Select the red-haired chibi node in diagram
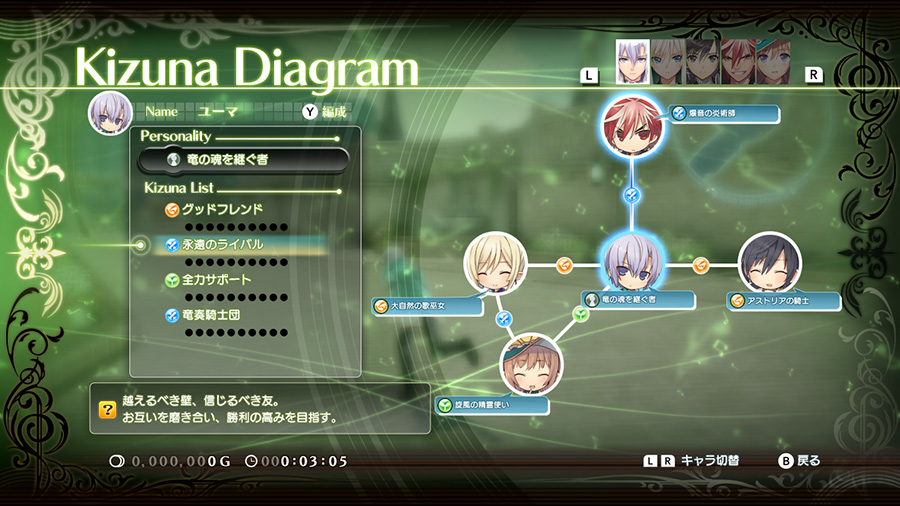 632,125
